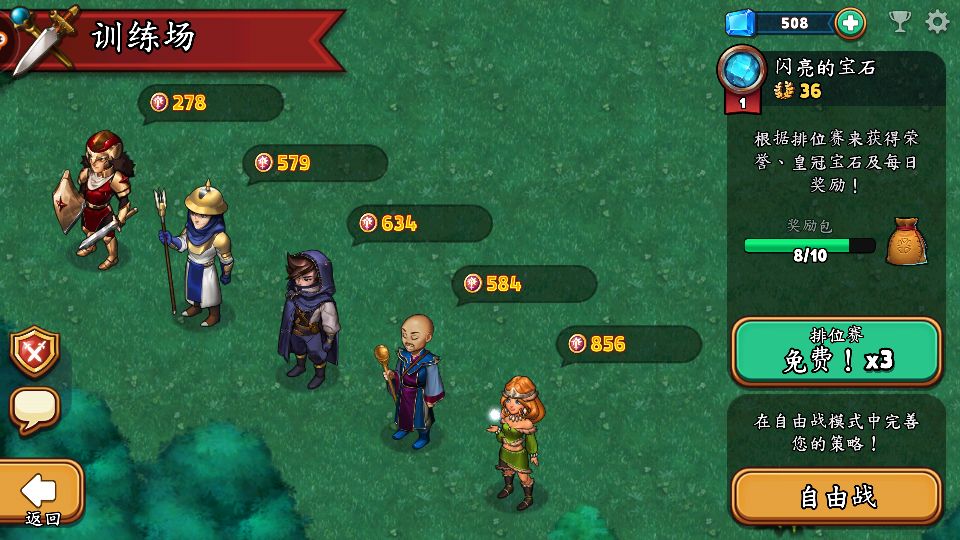Open the chat speech bubble button

[35, 409]
